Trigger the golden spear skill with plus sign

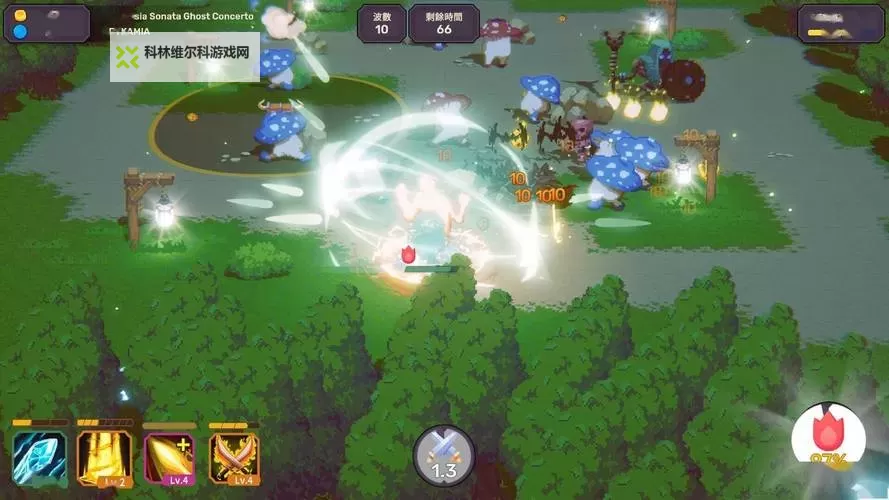pos(169,457)
